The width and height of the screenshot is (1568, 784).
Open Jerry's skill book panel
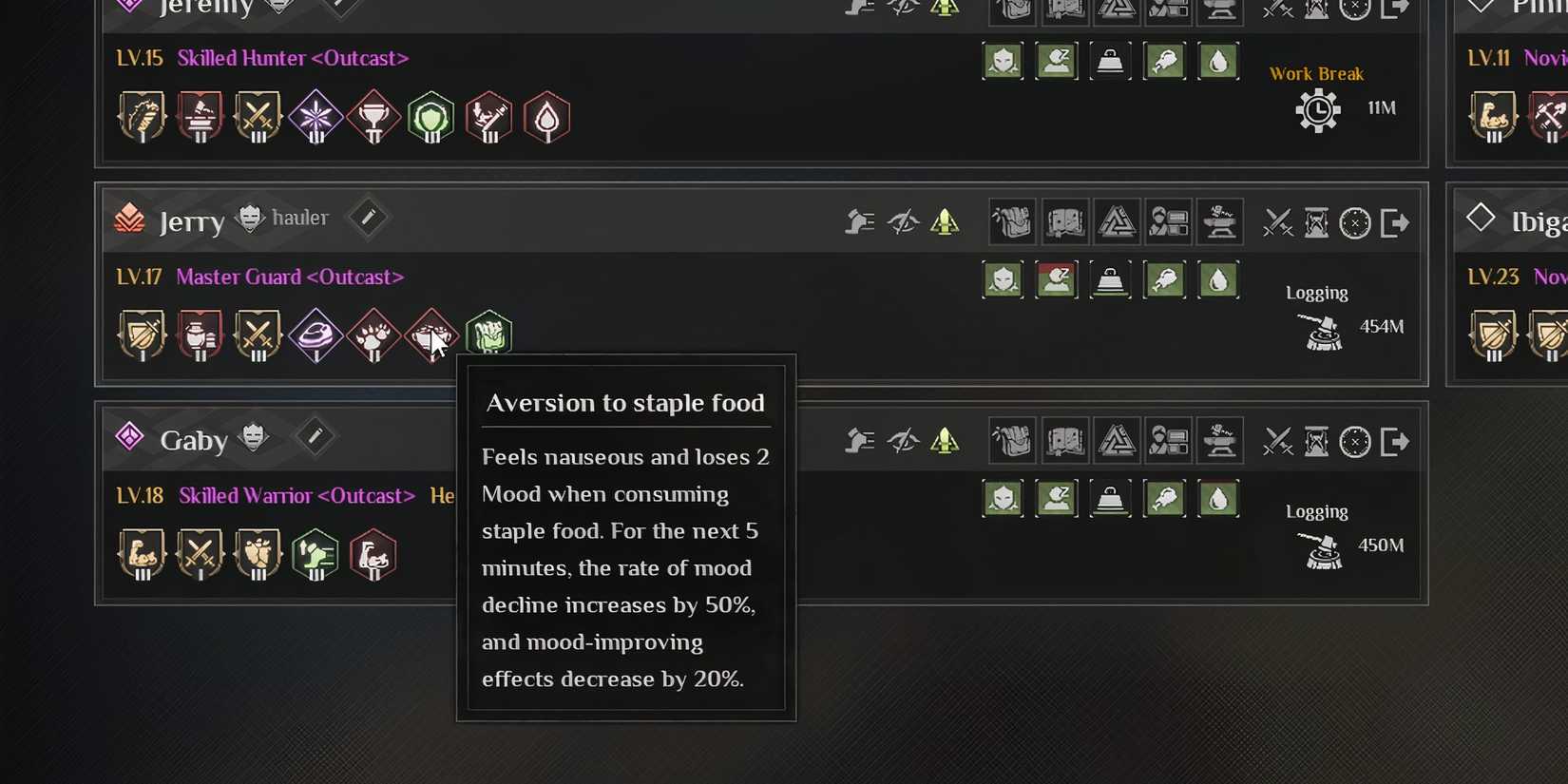coord(1065,221)
